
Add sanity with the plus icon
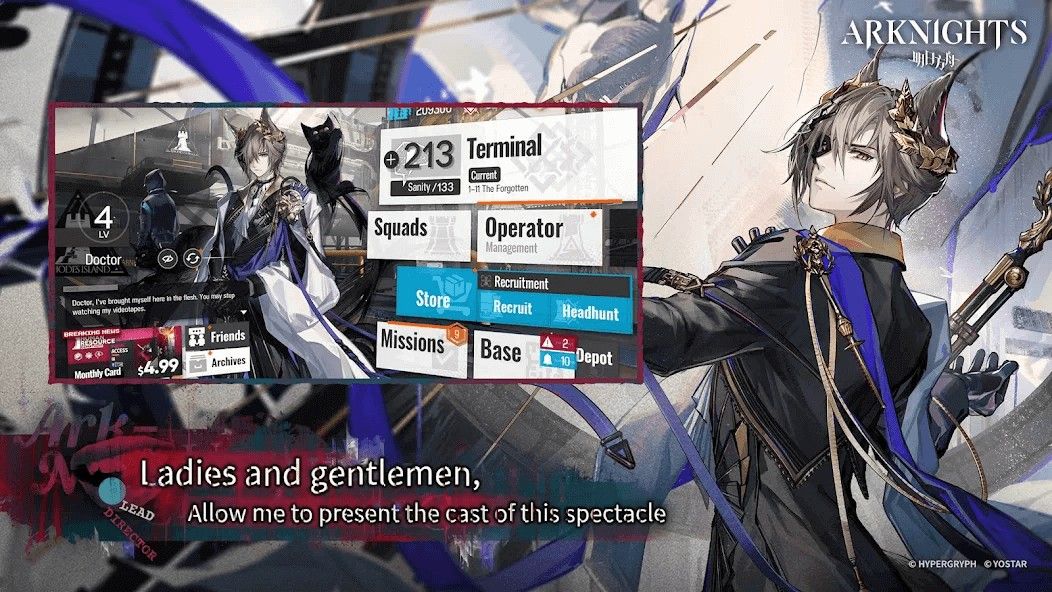coord(391,159)
